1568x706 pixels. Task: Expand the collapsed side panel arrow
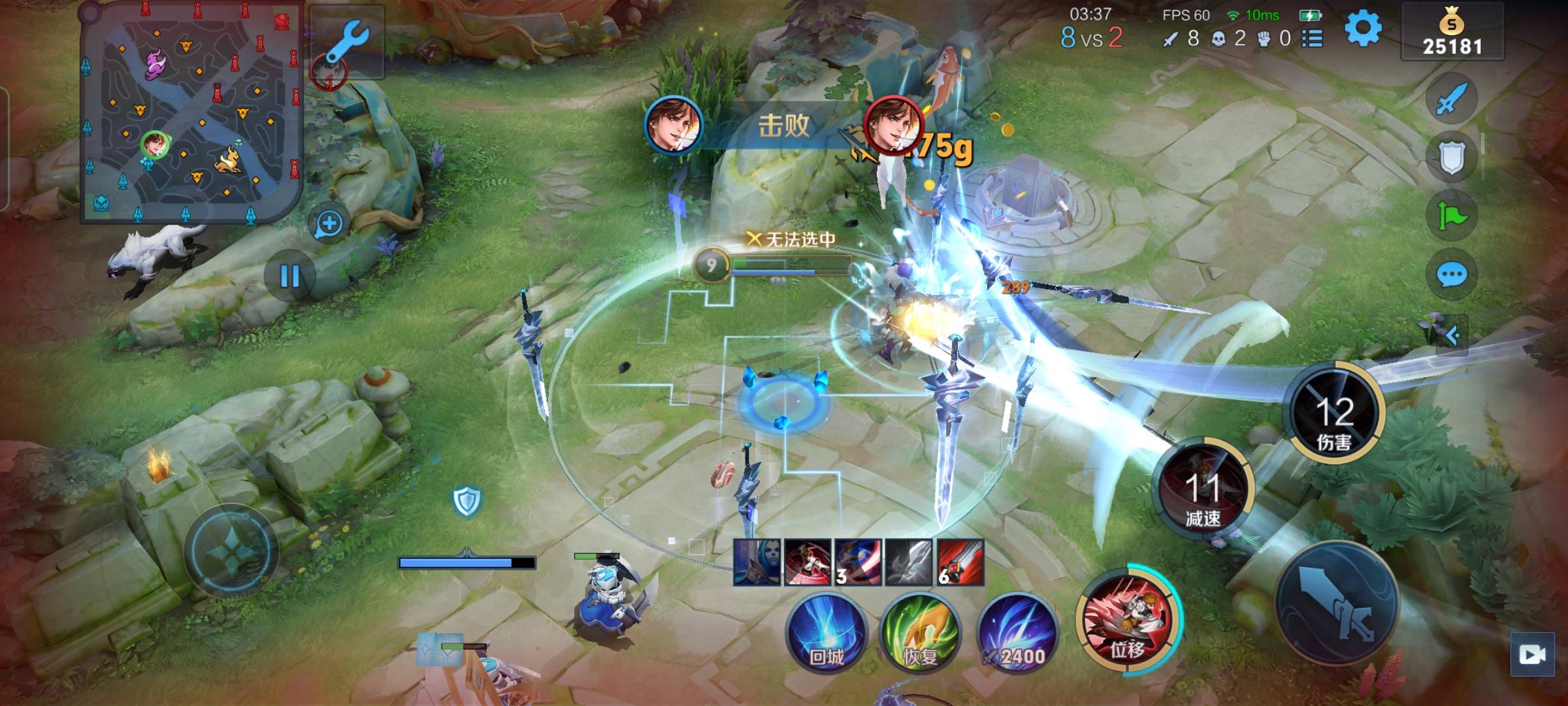(1452, 336)
